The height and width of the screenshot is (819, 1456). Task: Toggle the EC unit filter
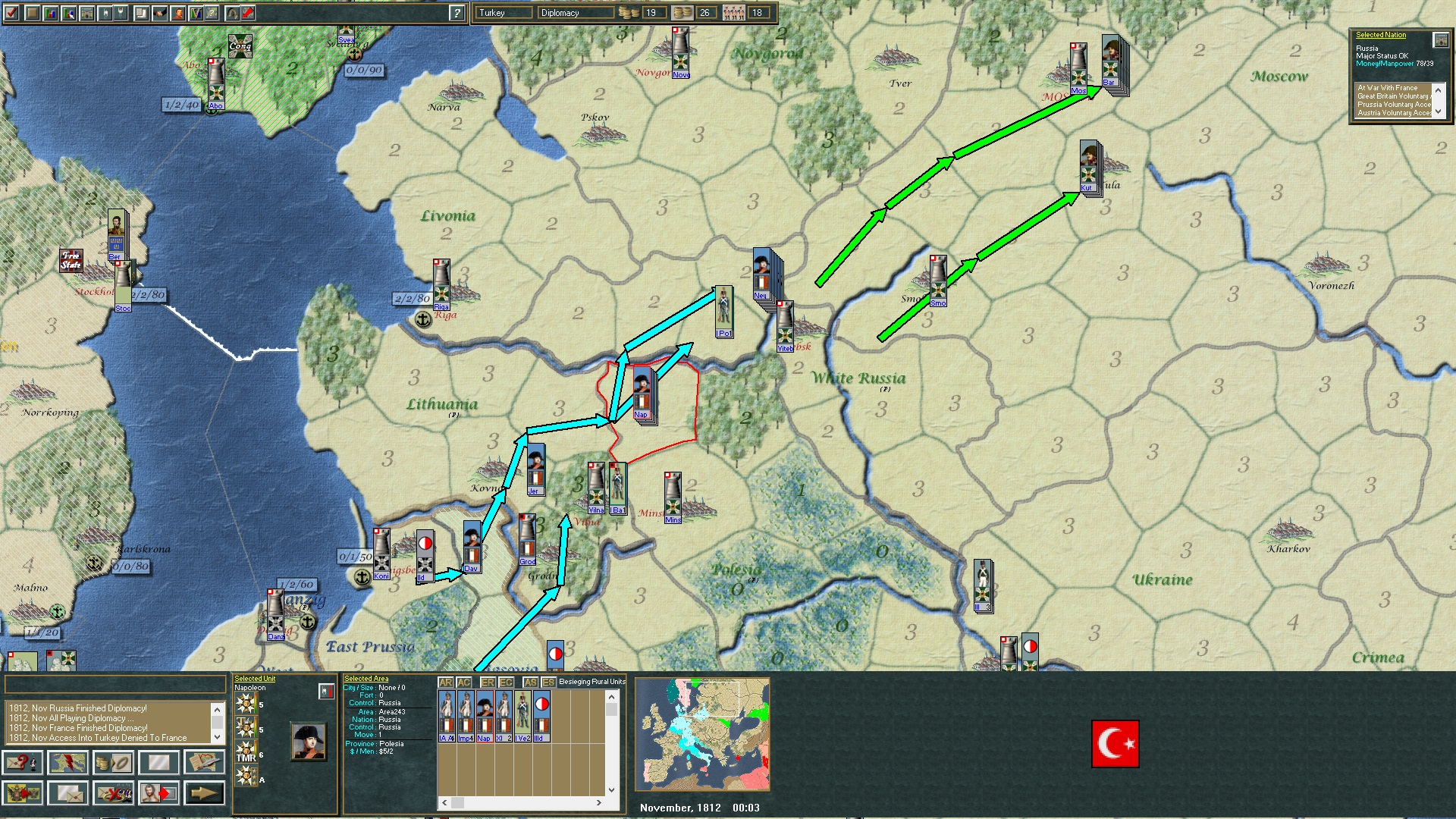tap(506, 681)
